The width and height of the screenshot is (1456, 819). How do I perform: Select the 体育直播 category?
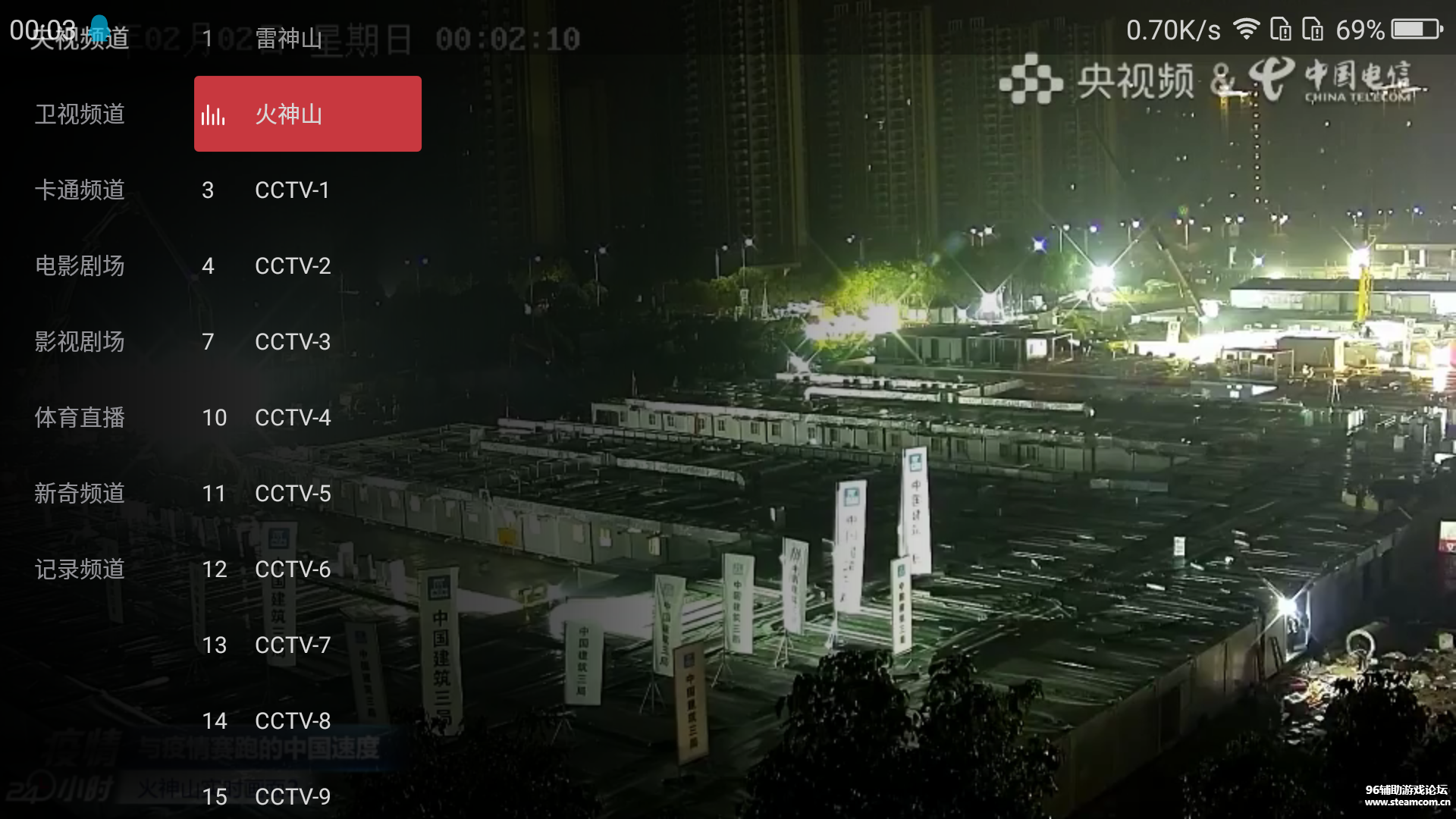pyautogui.click(x=78, y=417)
